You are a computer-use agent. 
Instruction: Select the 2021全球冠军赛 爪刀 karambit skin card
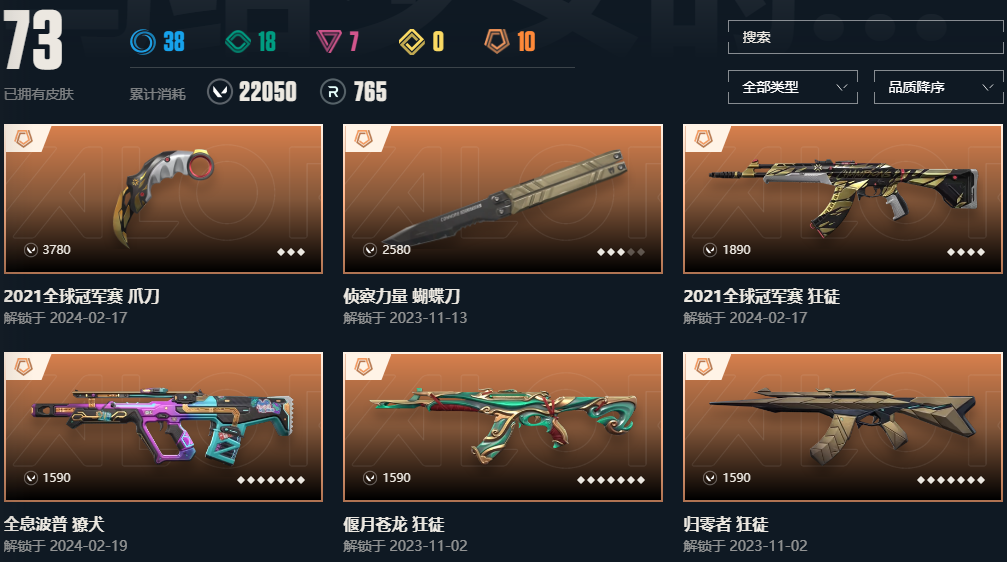point(163,199)
